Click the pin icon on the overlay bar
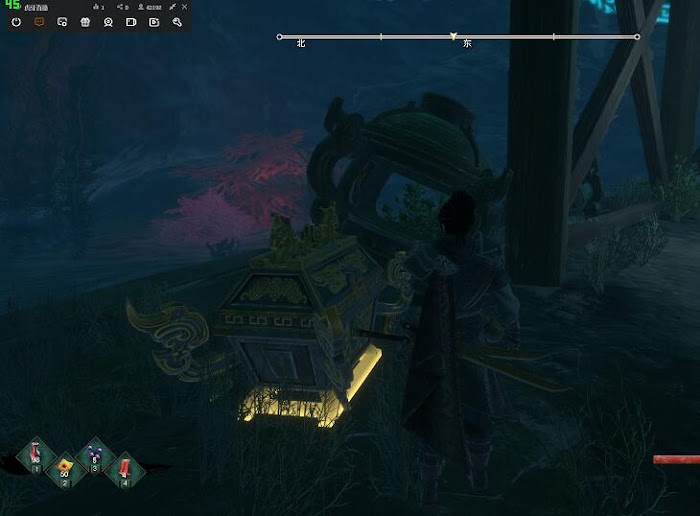The image size is (700, 516). coord(172,7)
